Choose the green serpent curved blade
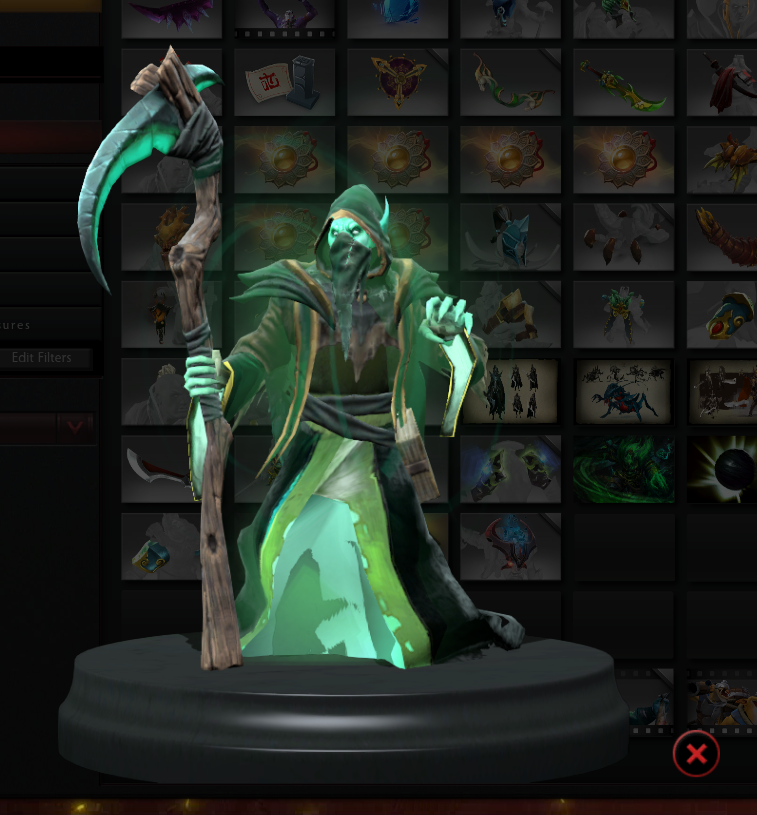The height and width of the screenshot is (815, 757). tap(510, 82)
